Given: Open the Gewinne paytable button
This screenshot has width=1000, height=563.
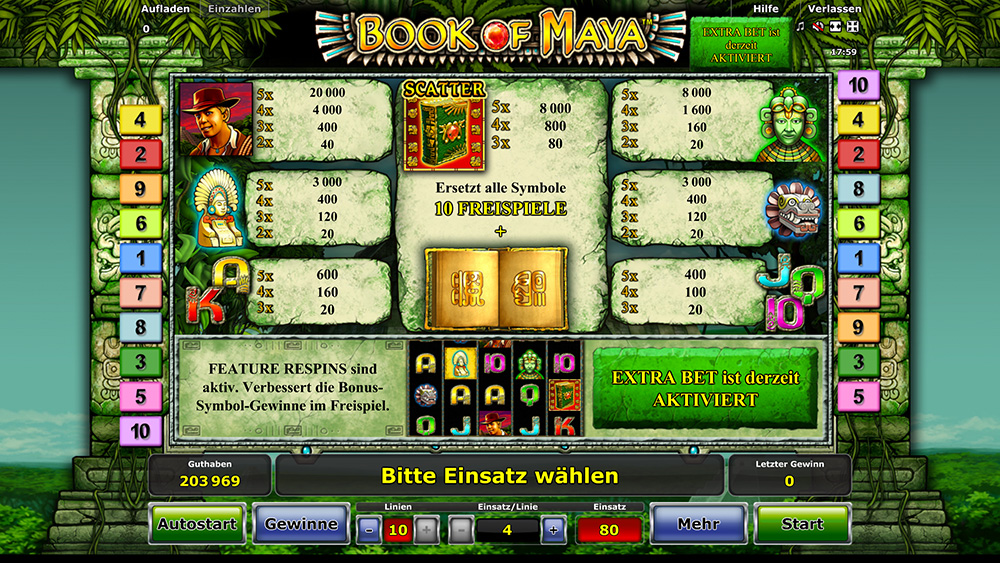Looking at the screenshot, I should point(301,523).
